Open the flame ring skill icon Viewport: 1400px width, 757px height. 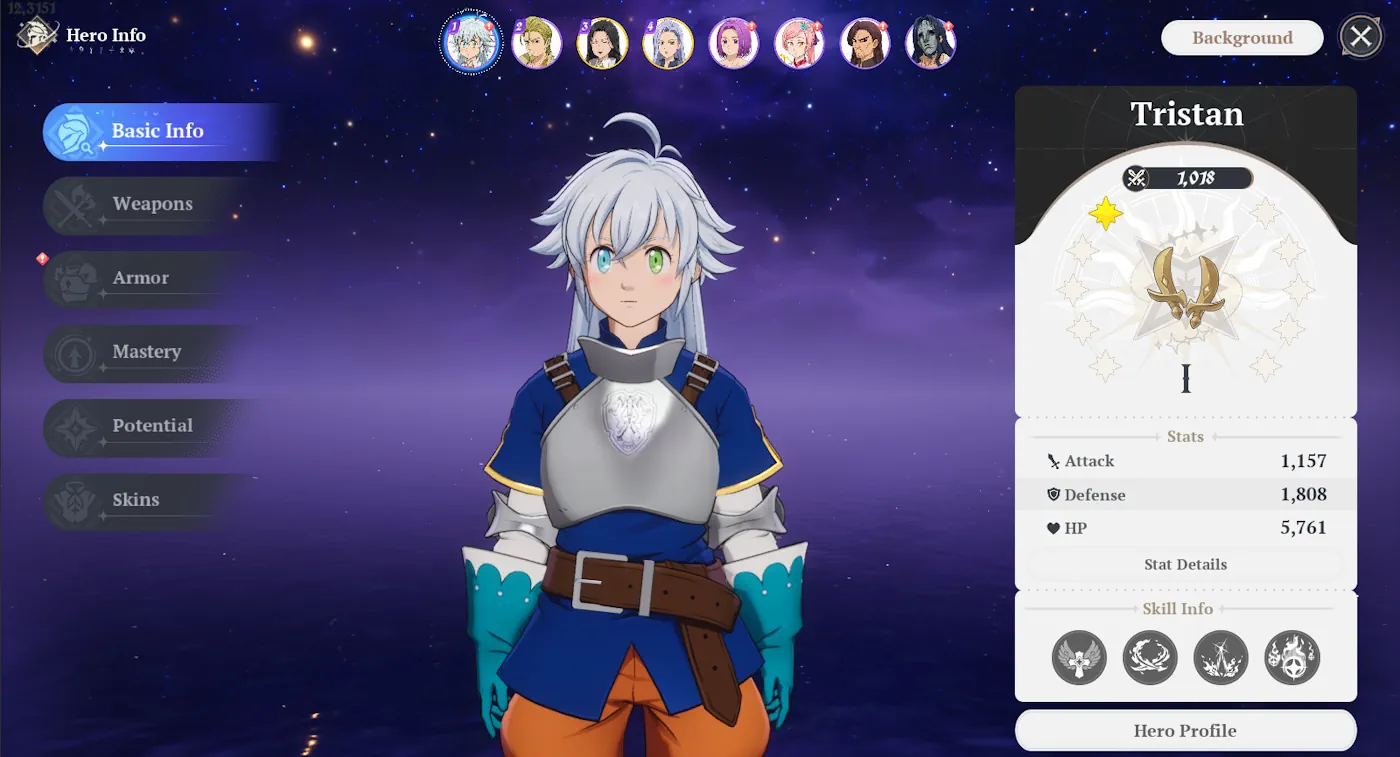[x=1150, y=658]
